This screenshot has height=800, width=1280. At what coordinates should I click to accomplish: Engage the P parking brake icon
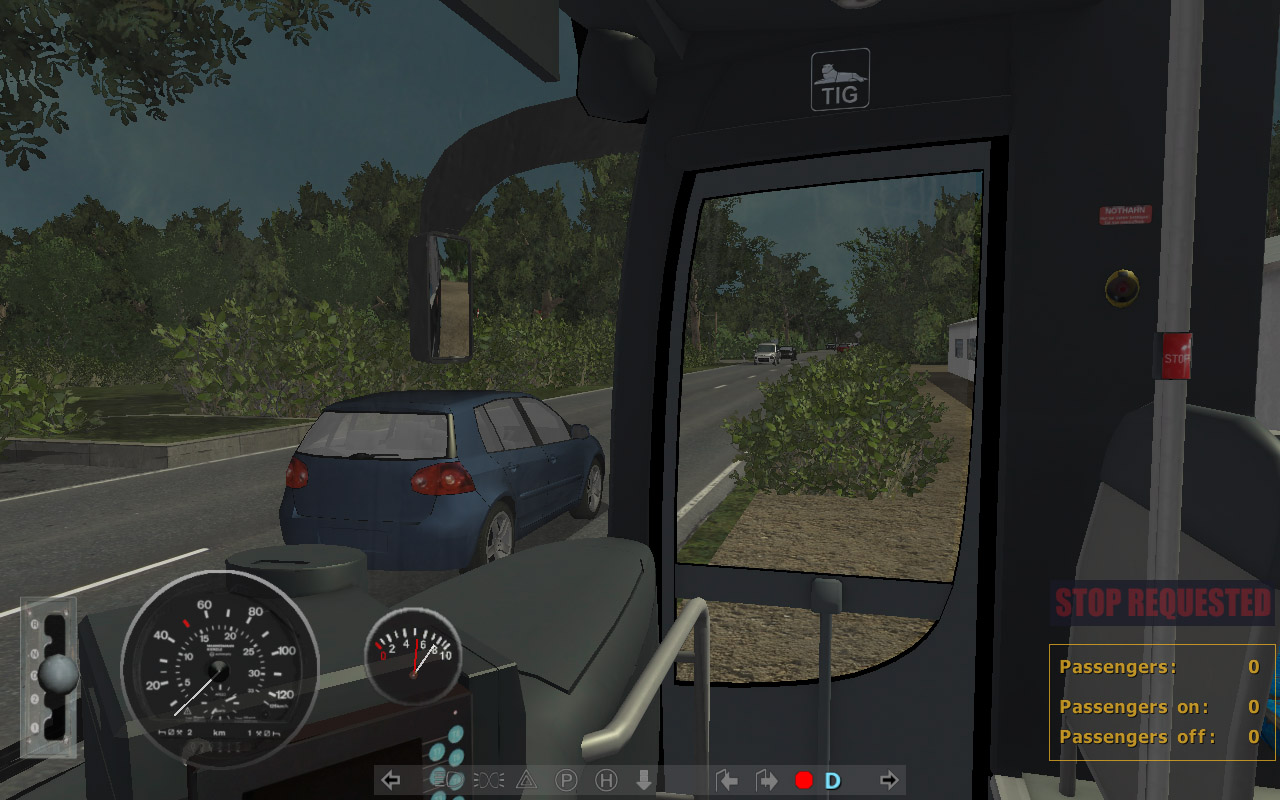click(x=566, y=780)
